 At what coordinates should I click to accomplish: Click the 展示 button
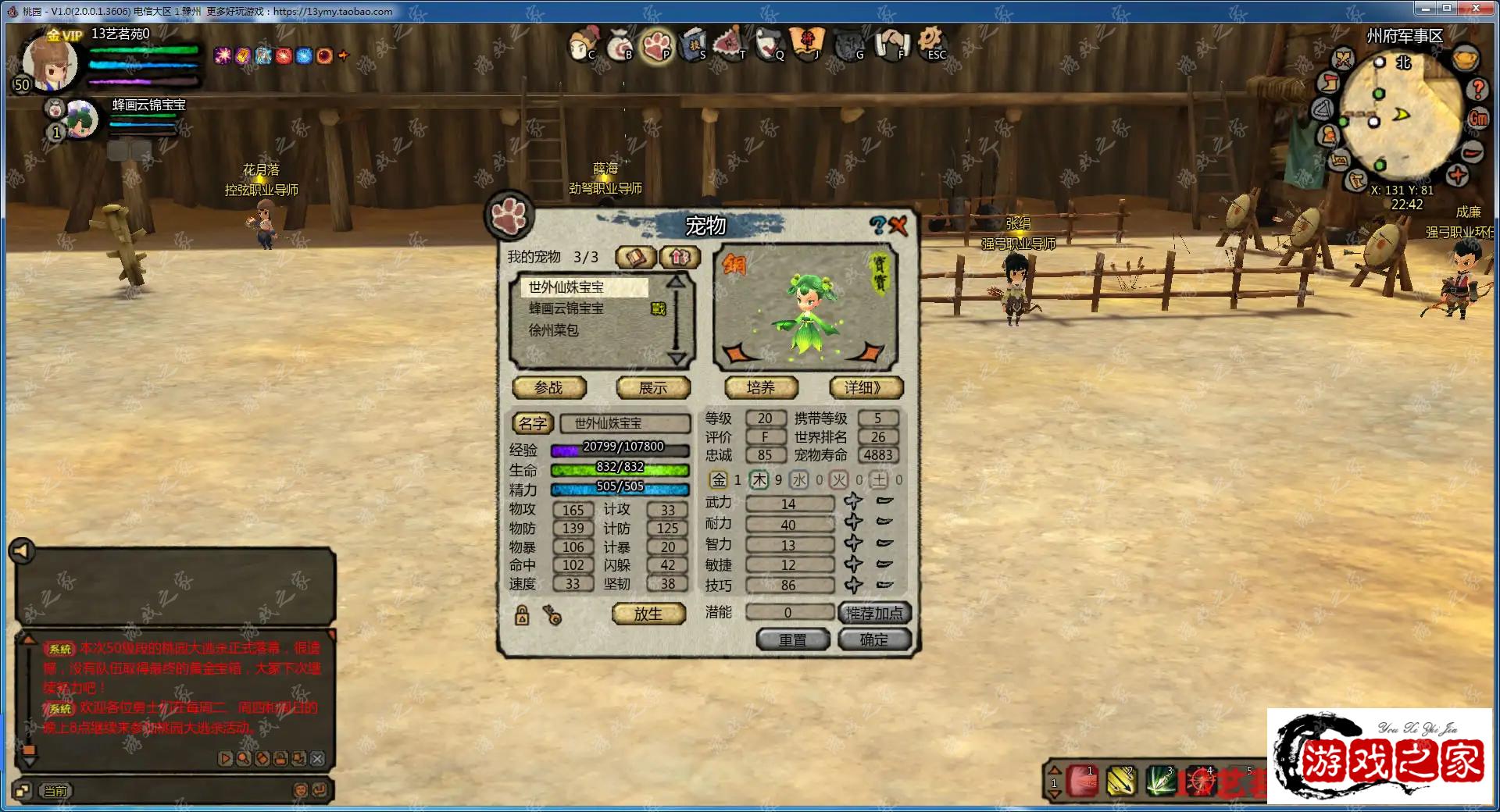click(x=653, y=388)
